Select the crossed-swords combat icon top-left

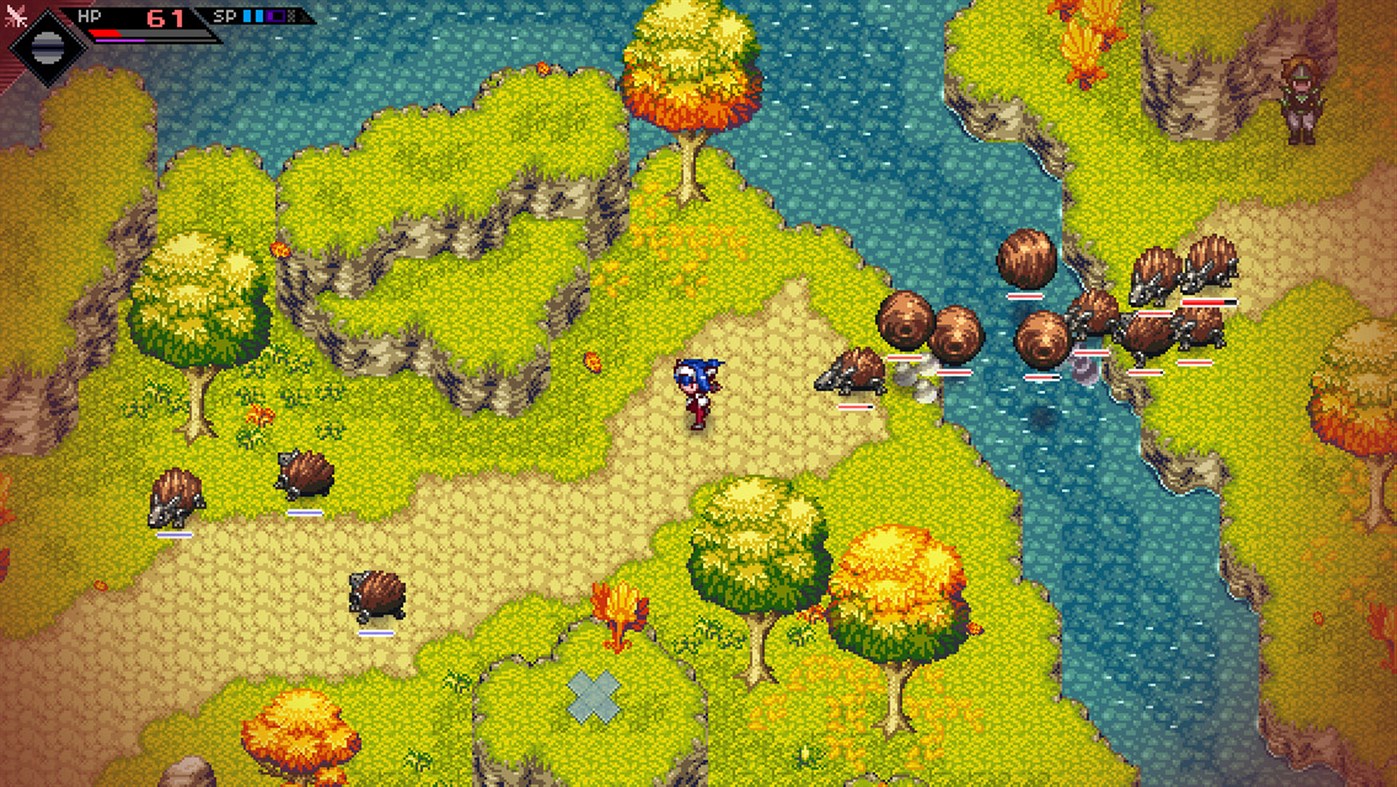point(17,14)
